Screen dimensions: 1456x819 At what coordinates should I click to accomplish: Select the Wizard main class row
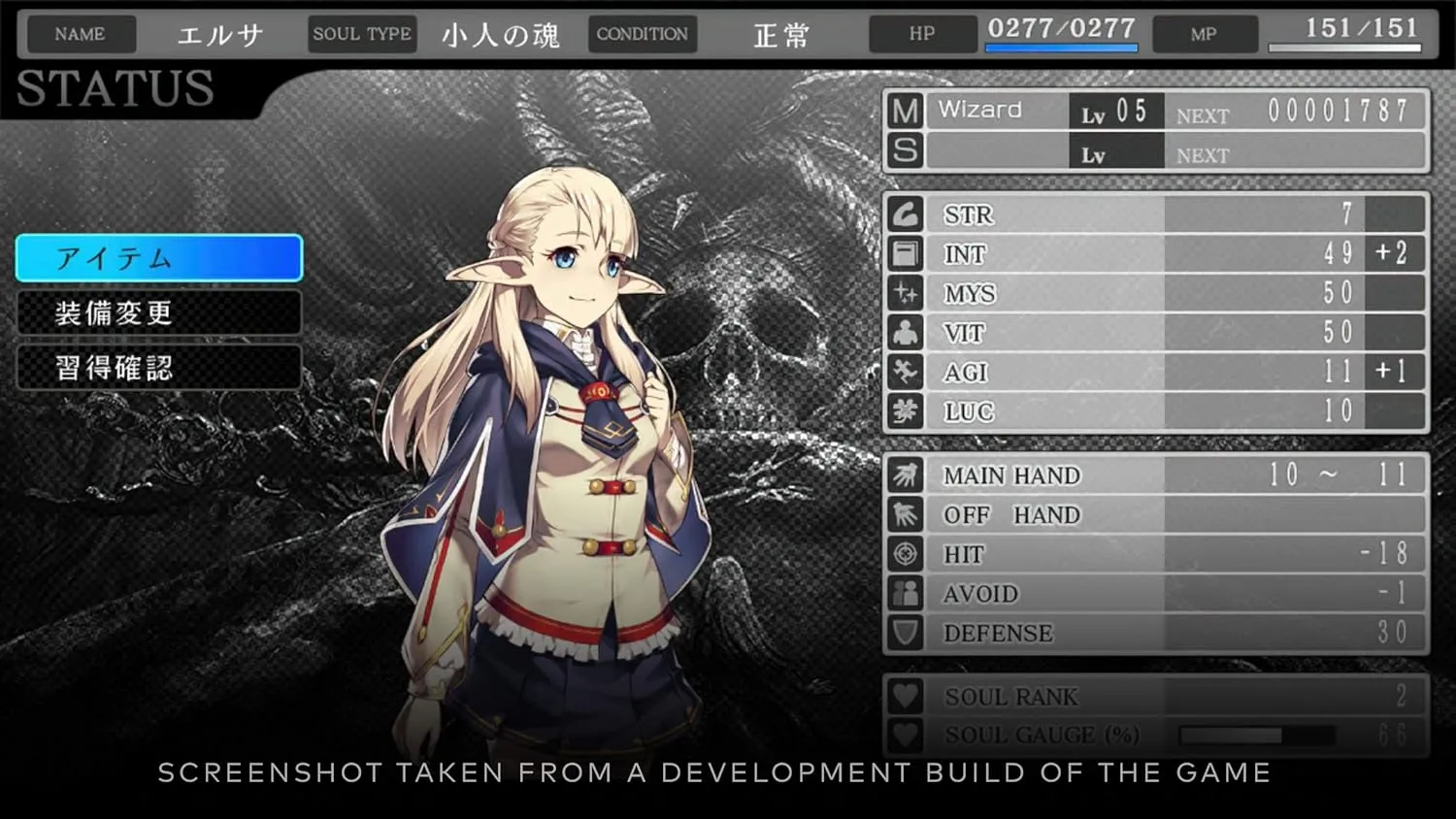[1155, 112]
